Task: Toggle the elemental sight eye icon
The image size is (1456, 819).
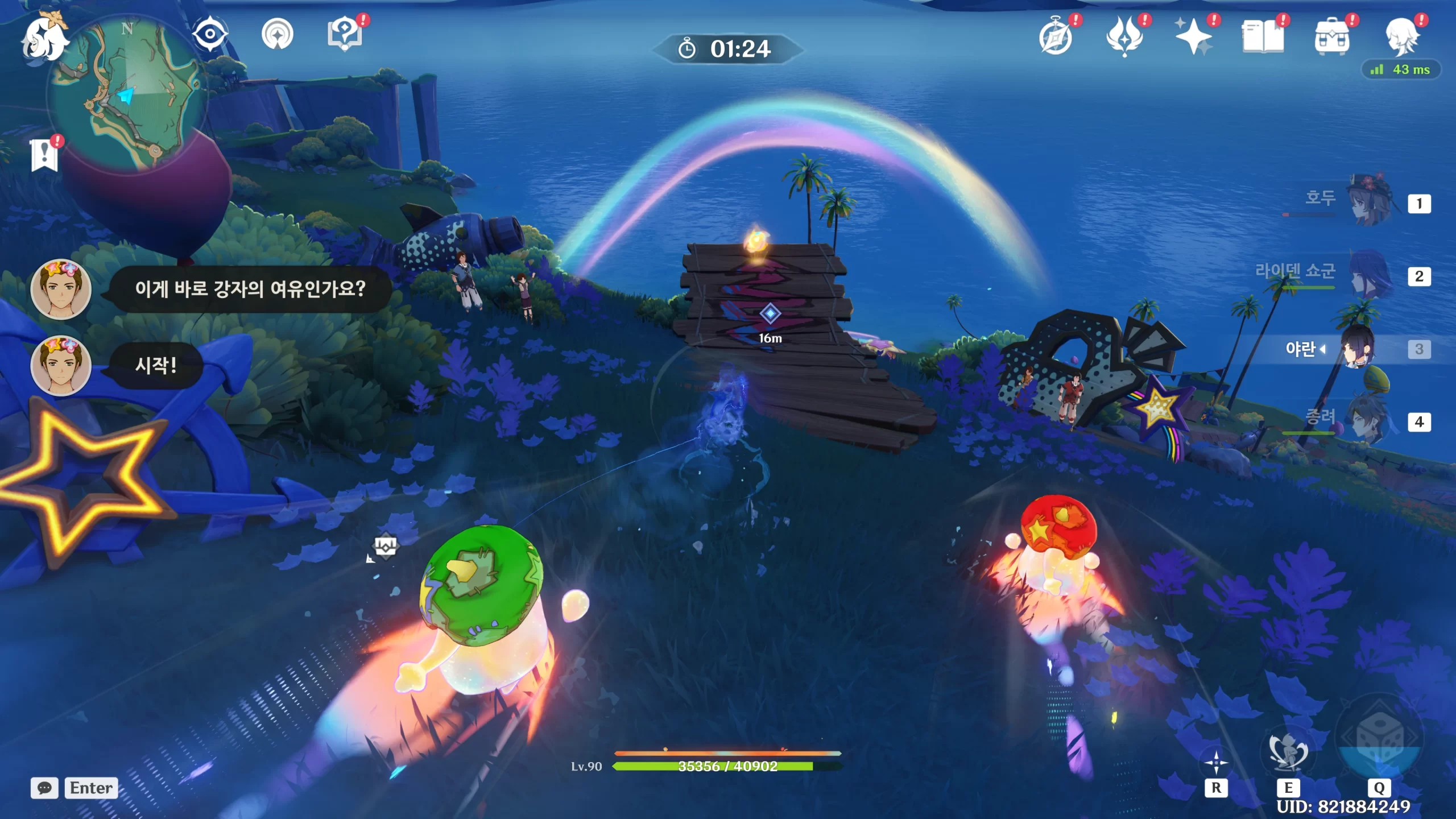Action: point(210,34)
